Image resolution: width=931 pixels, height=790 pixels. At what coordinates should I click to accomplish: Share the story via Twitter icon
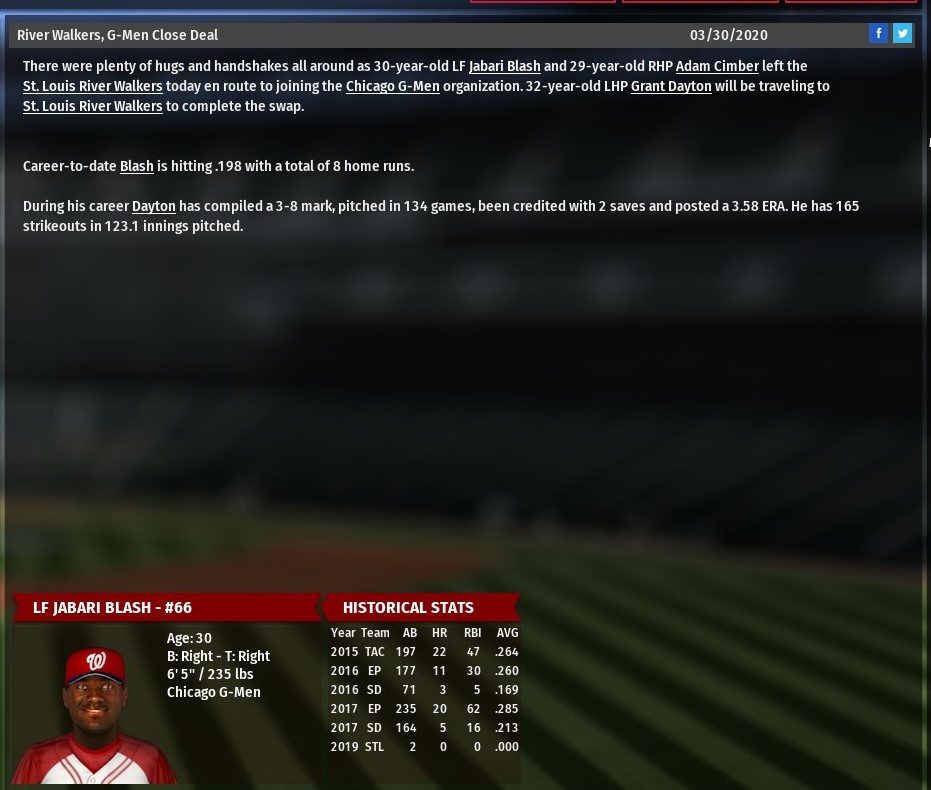(x=902, y=34)
